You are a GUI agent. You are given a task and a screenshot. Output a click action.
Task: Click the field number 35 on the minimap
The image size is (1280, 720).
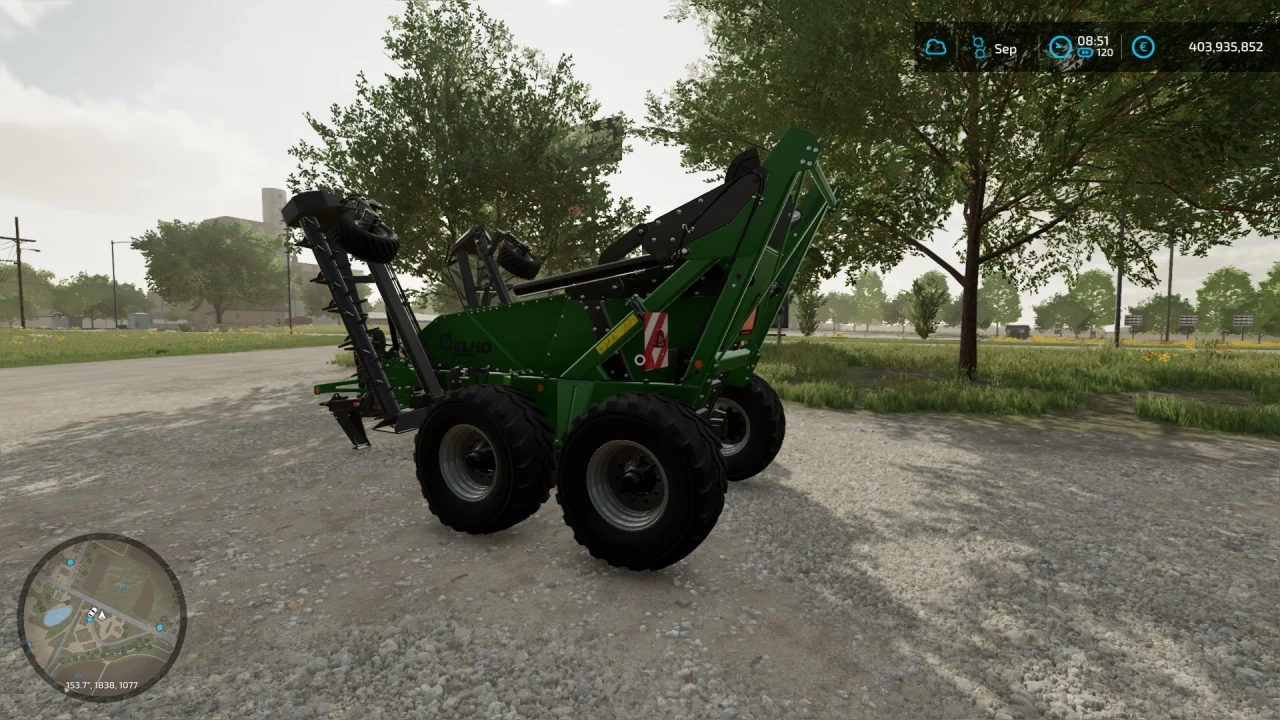coord(122,587)
